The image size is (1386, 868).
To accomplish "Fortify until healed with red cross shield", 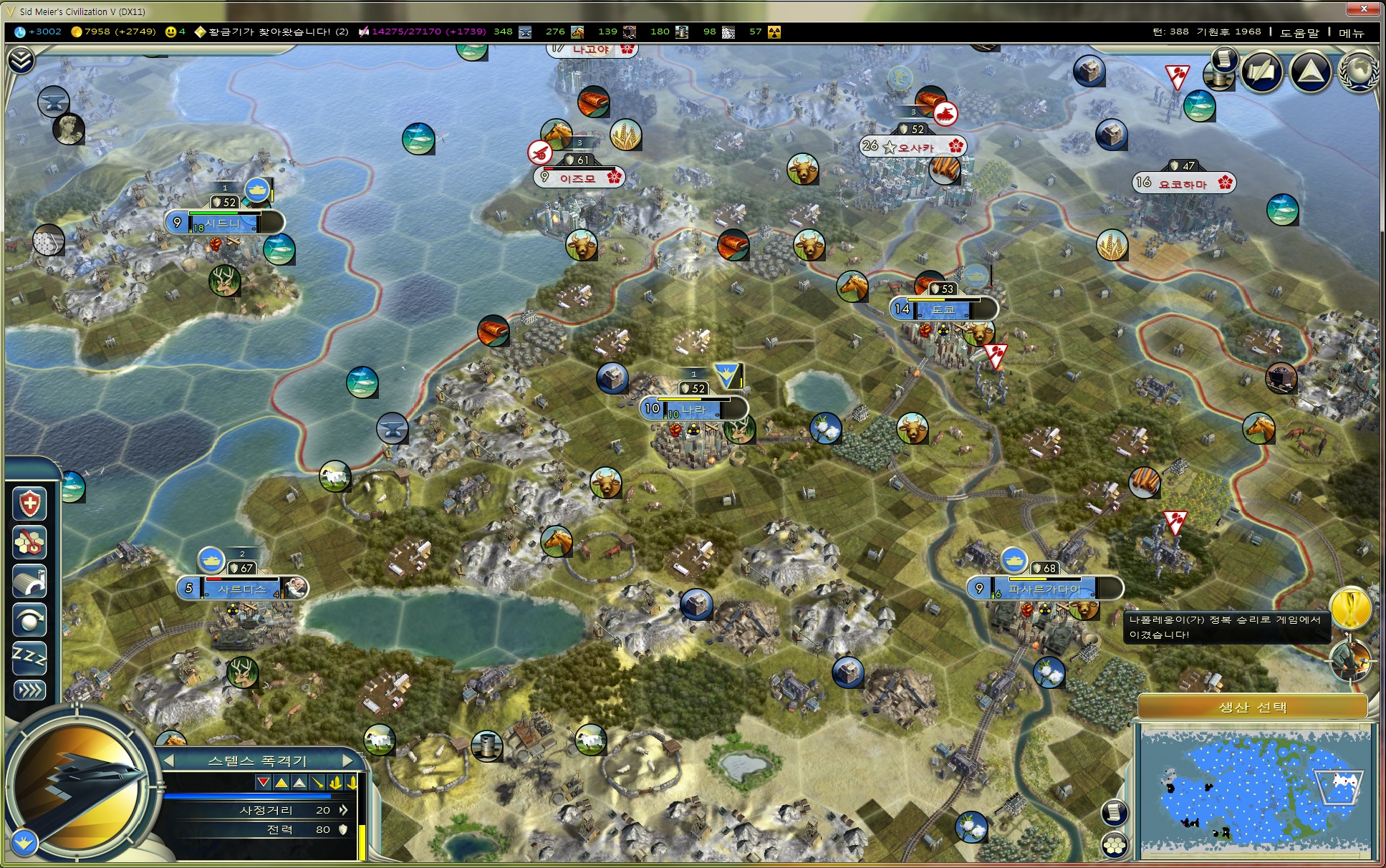I will pyautogui.click(x=29, y=503).
